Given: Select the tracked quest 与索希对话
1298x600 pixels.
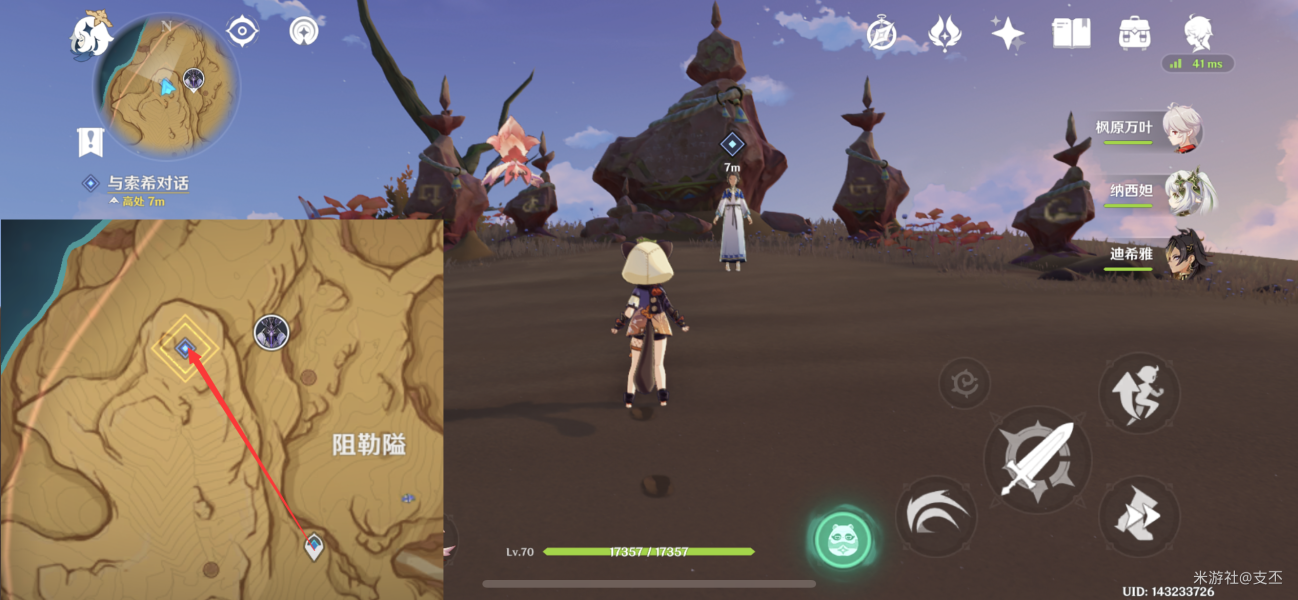Looking at the screenshot, I should 147,184.
